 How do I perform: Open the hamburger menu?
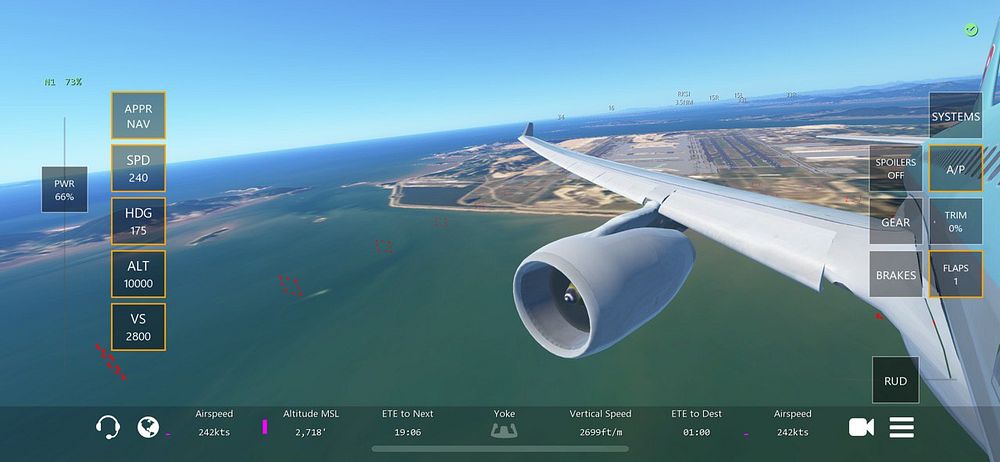[x=902, y=427]
